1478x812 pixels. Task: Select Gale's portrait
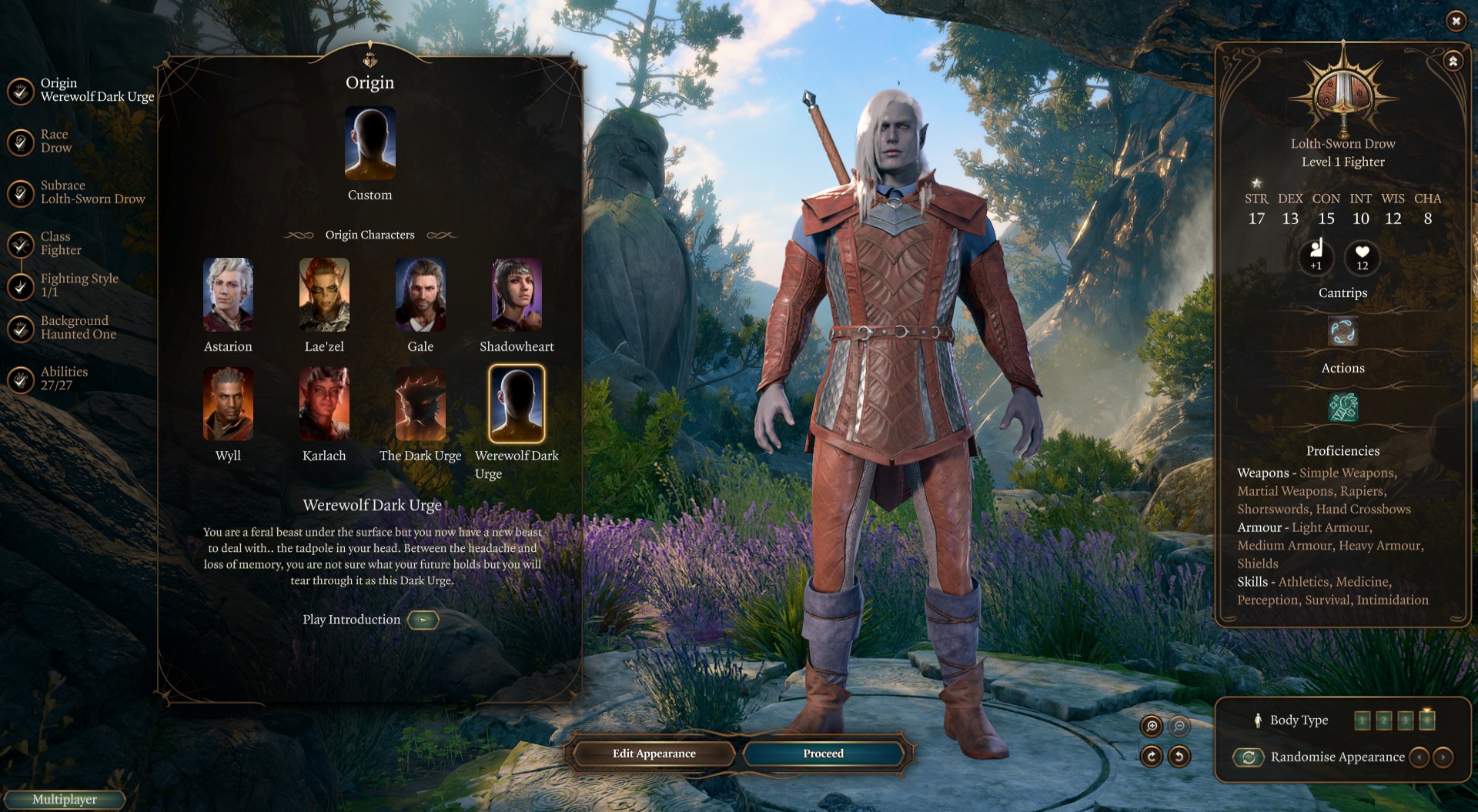(420, 296)
